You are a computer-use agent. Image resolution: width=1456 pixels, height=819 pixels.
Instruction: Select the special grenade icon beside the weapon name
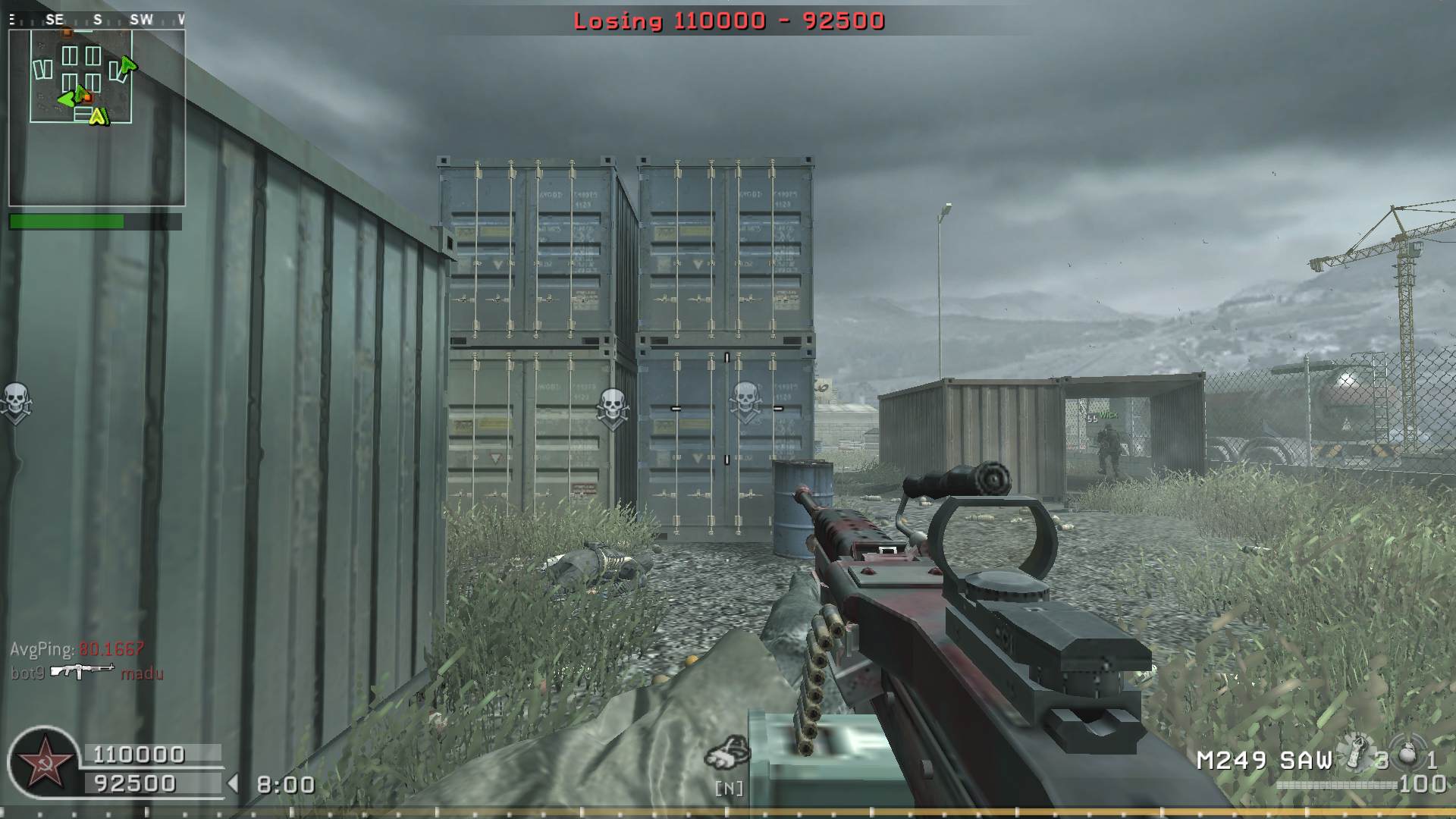coord(1356,753)
